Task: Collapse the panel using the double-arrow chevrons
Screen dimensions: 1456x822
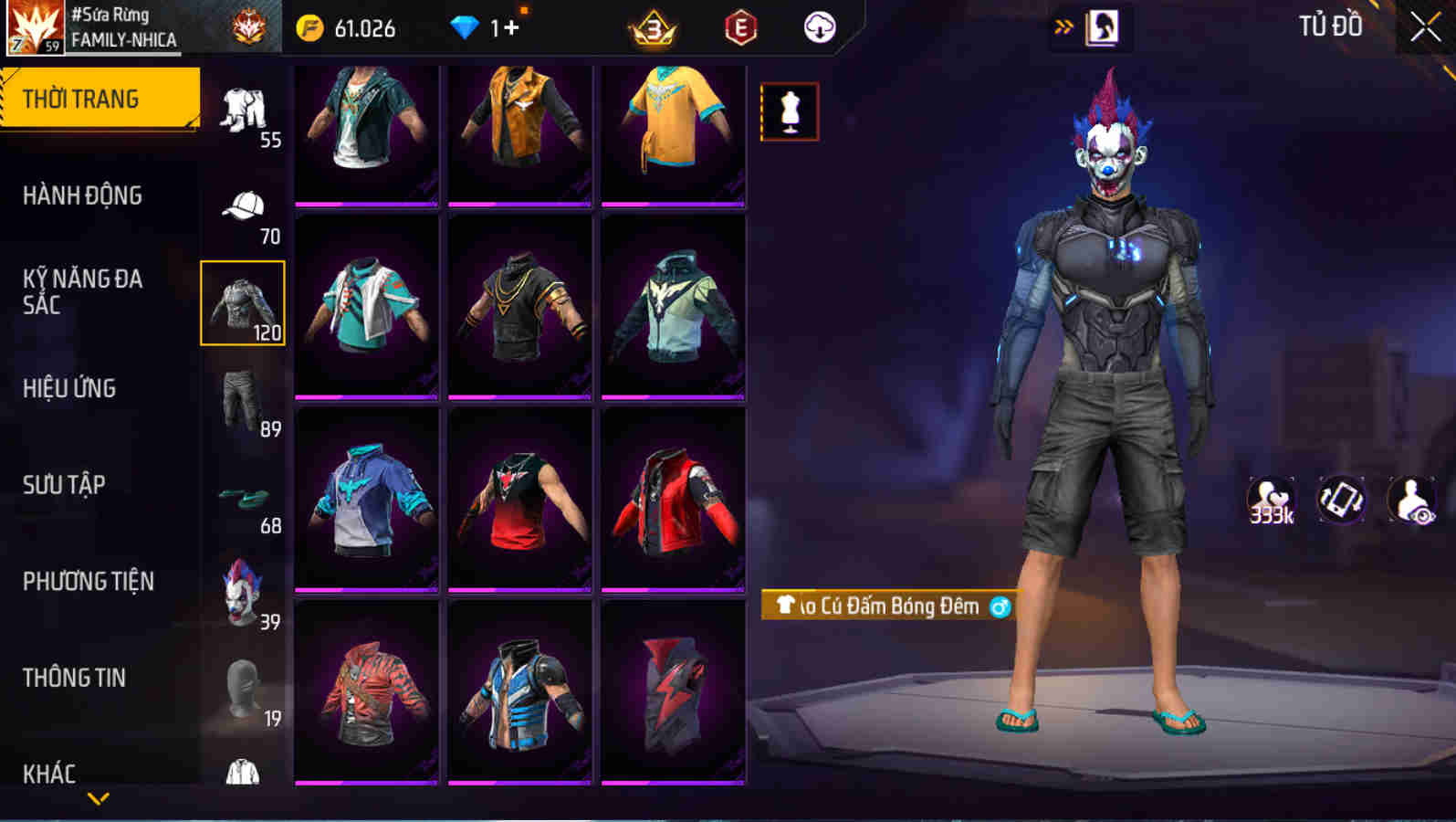Action: pyautogui.click(x=1061, y=27)
